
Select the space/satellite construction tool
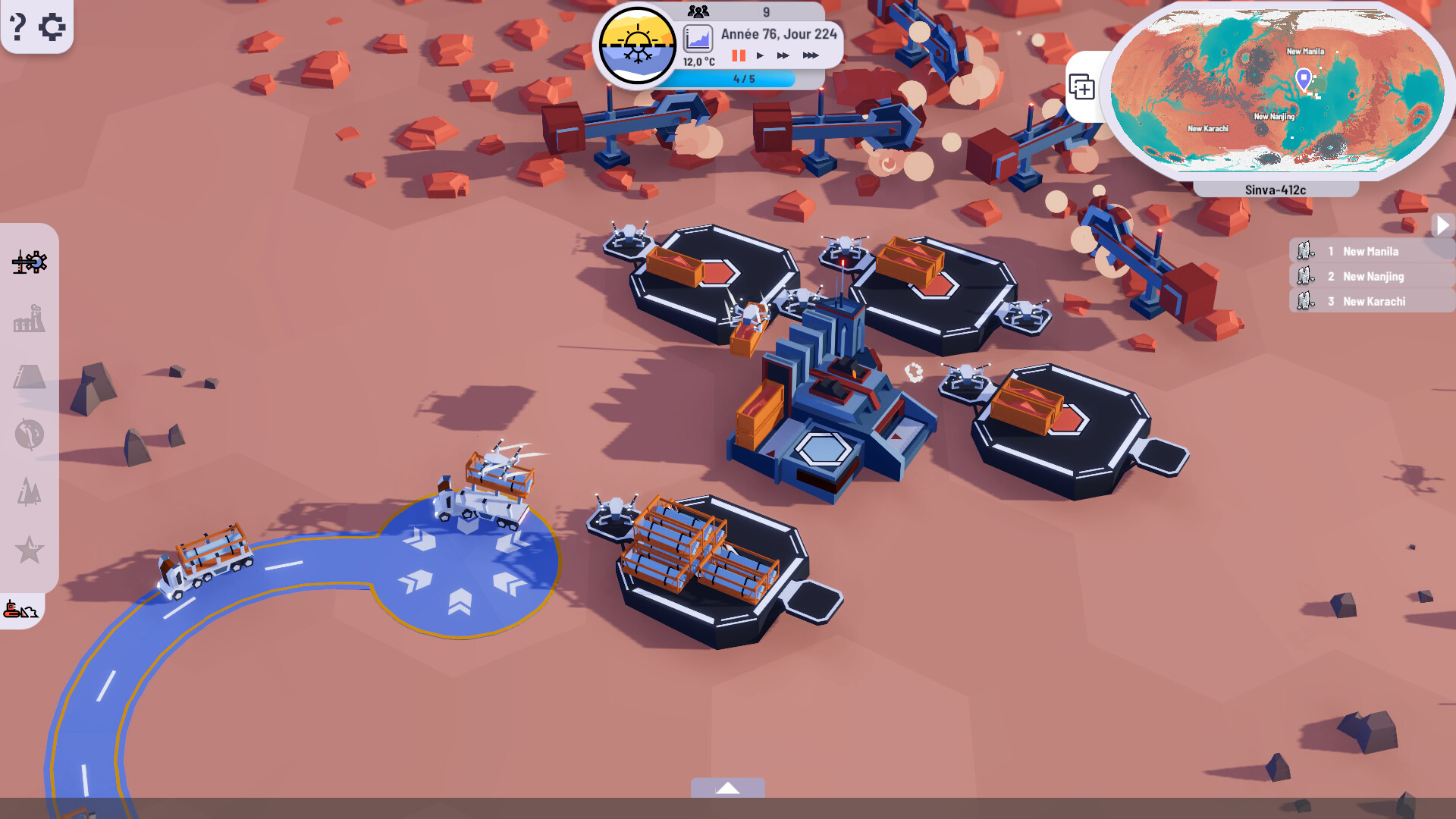click(x=29, y=262)
